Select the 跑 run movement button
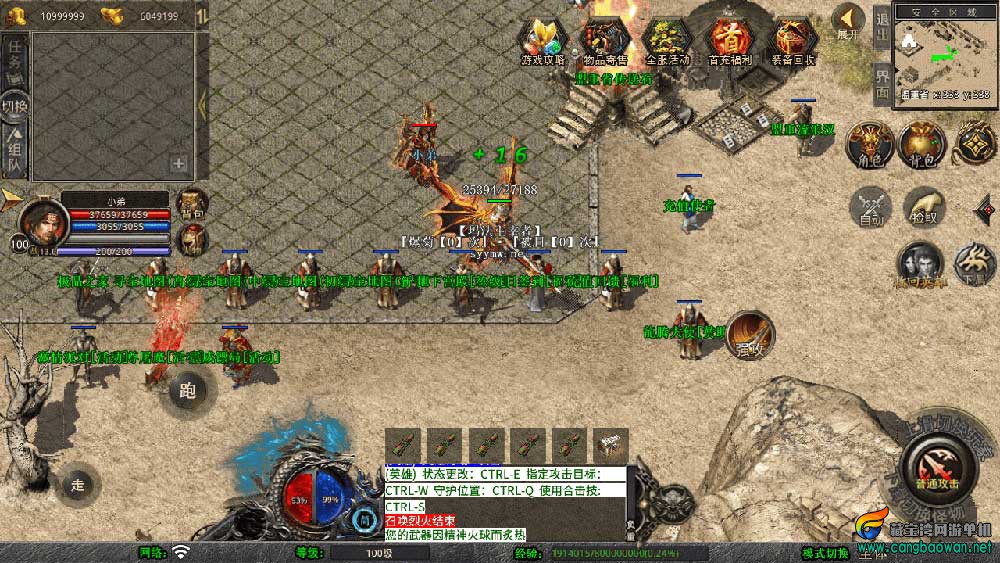The width and height of the screenshot is (1000, 563). pos(188,387)
